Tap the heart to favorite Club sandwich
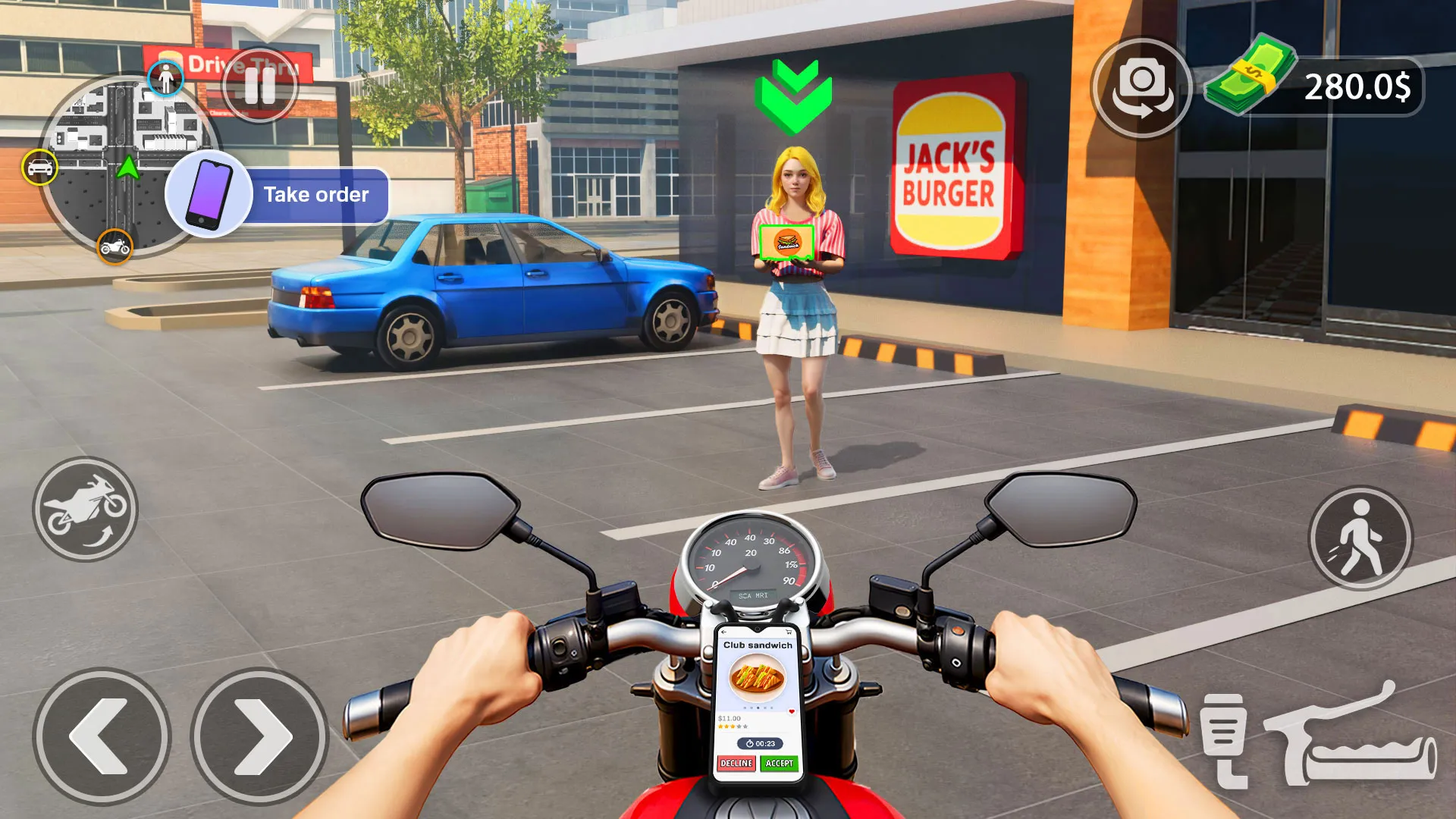1456x819 pixels. [792, 711]
